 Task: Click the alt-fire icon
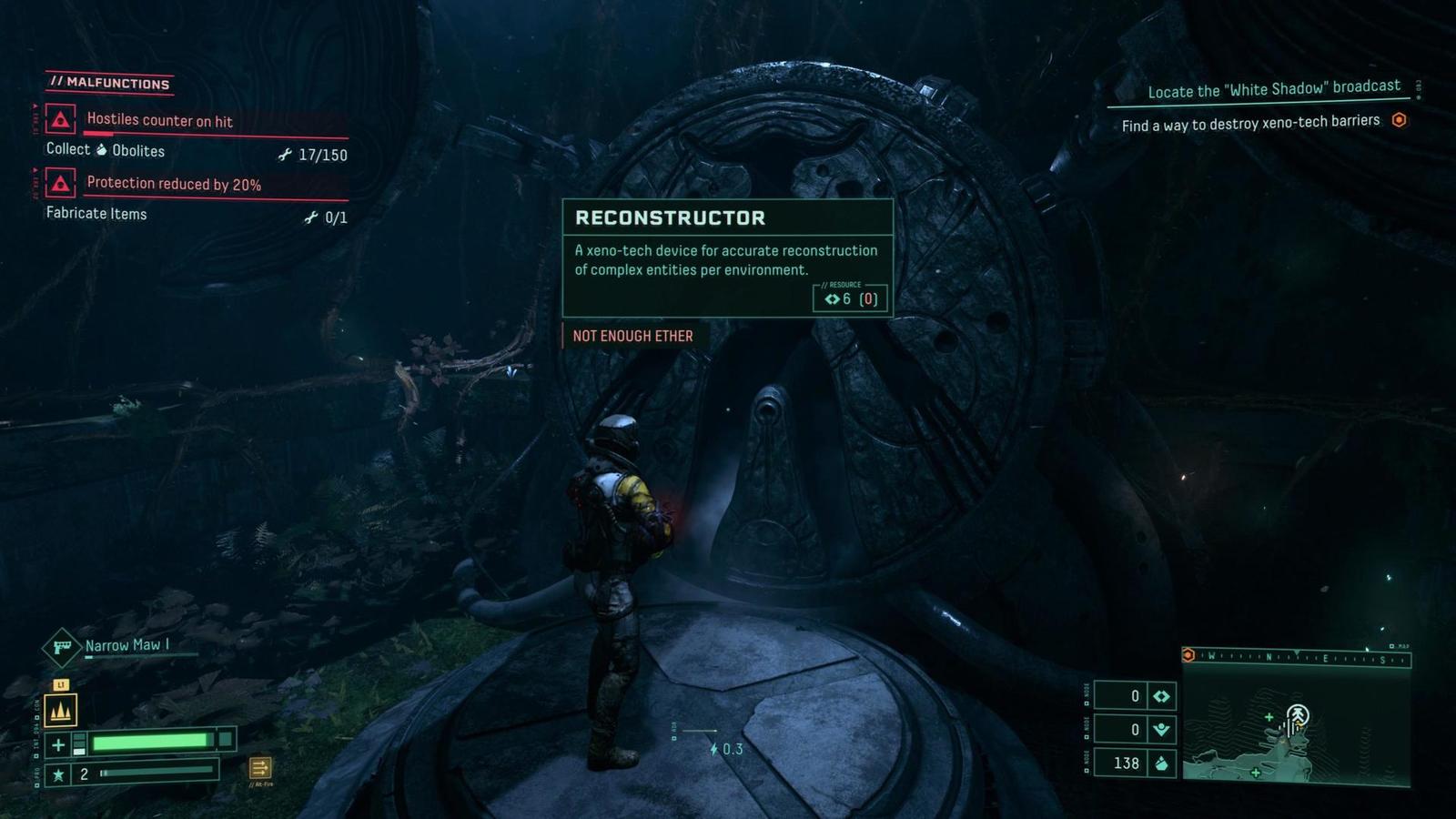click(259, 768)
